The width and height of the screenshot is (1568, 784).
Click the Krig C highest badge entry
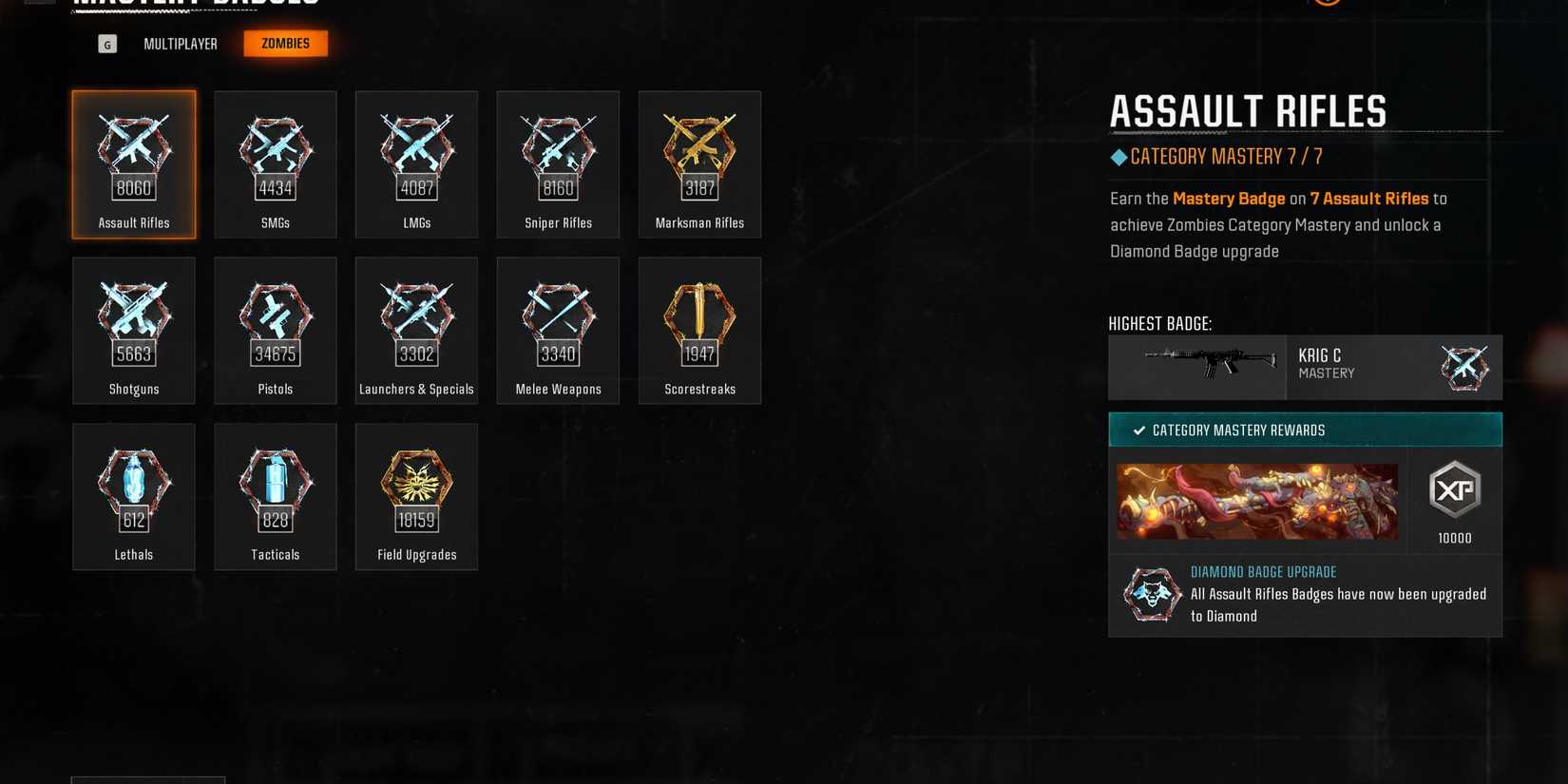click(x=1305, y=367)
